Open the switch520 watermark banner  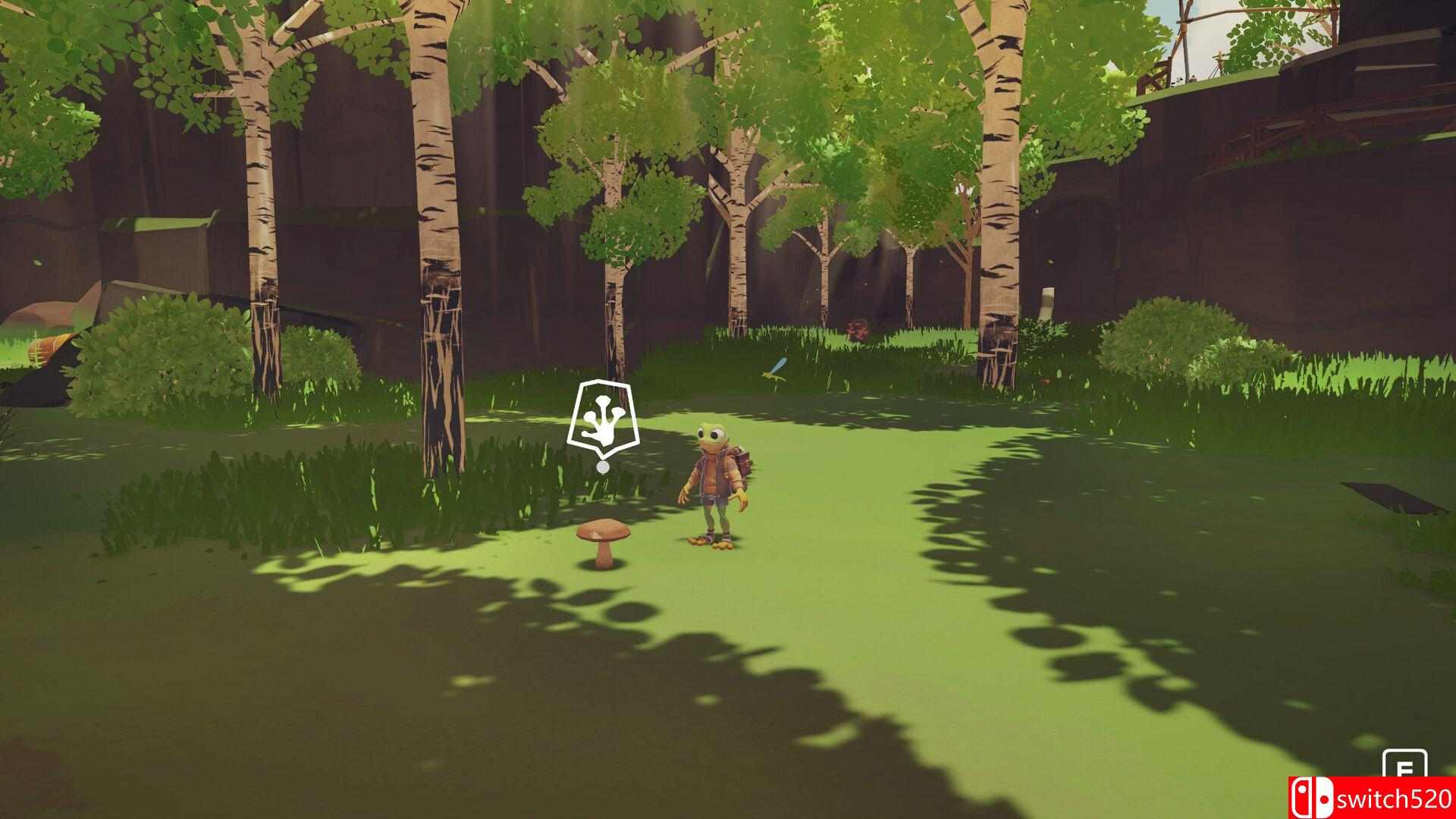(1373, 796)
